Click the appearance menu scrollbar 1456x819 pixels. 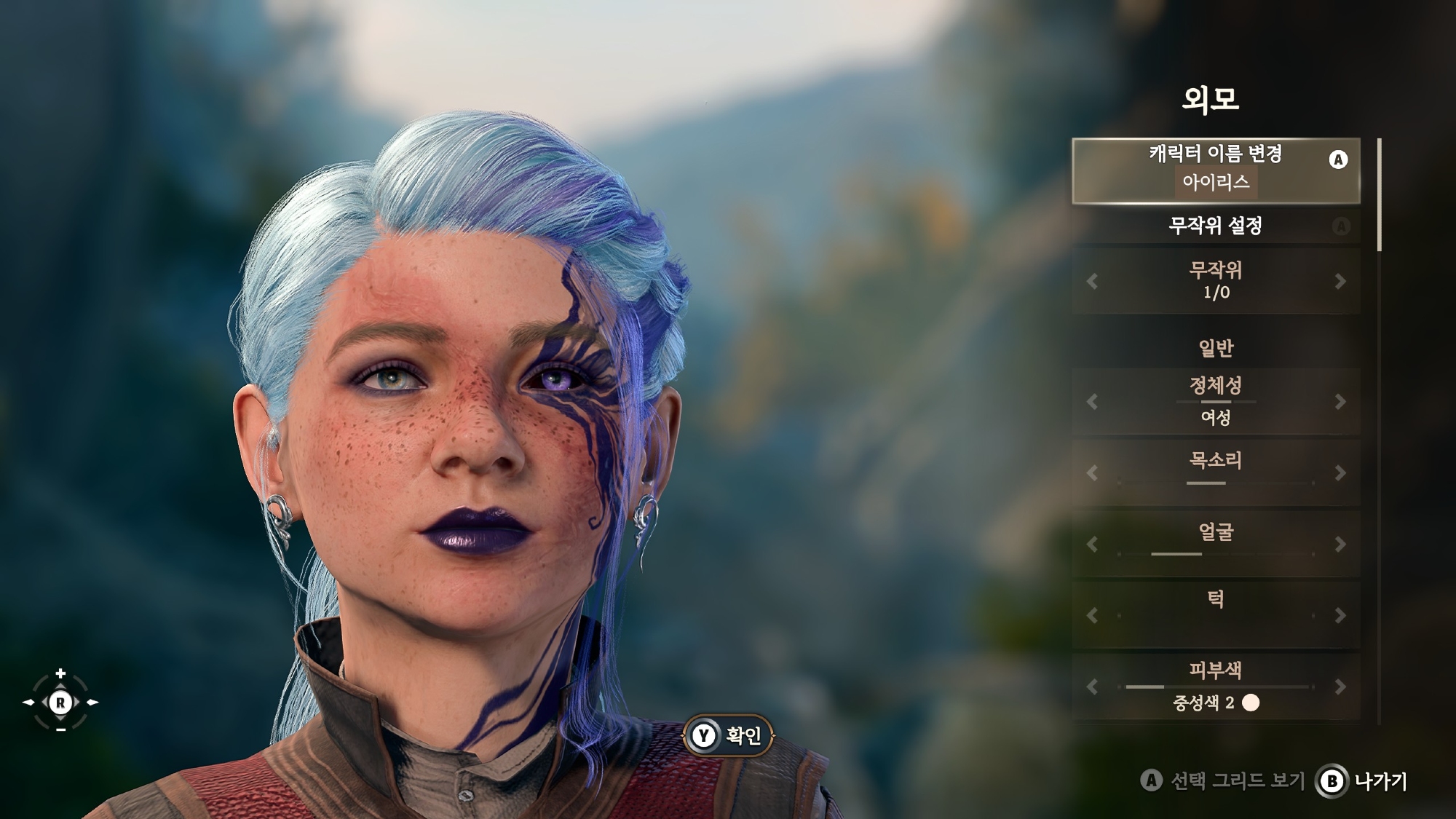(1379, 195)
